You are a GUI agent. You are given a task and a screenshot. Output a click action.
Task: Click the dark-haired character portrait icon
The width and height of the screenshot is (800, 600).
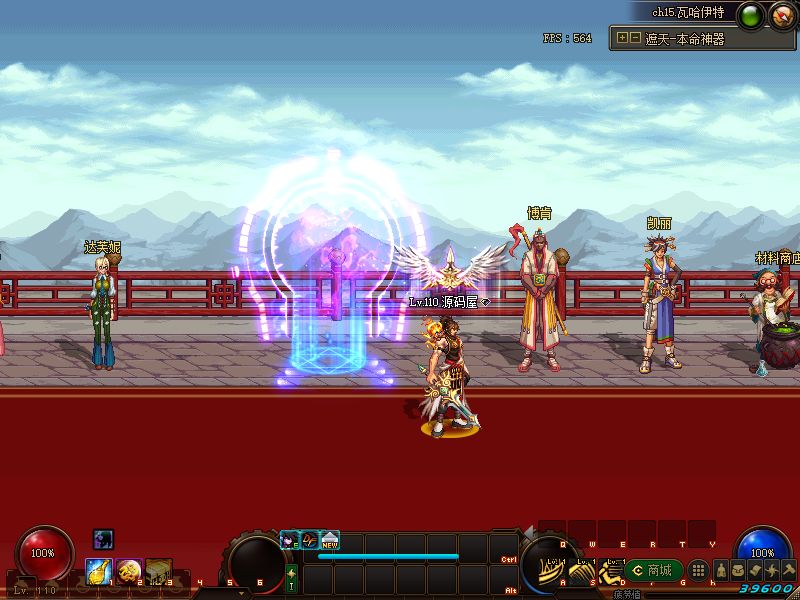click(x=290, y=540)
